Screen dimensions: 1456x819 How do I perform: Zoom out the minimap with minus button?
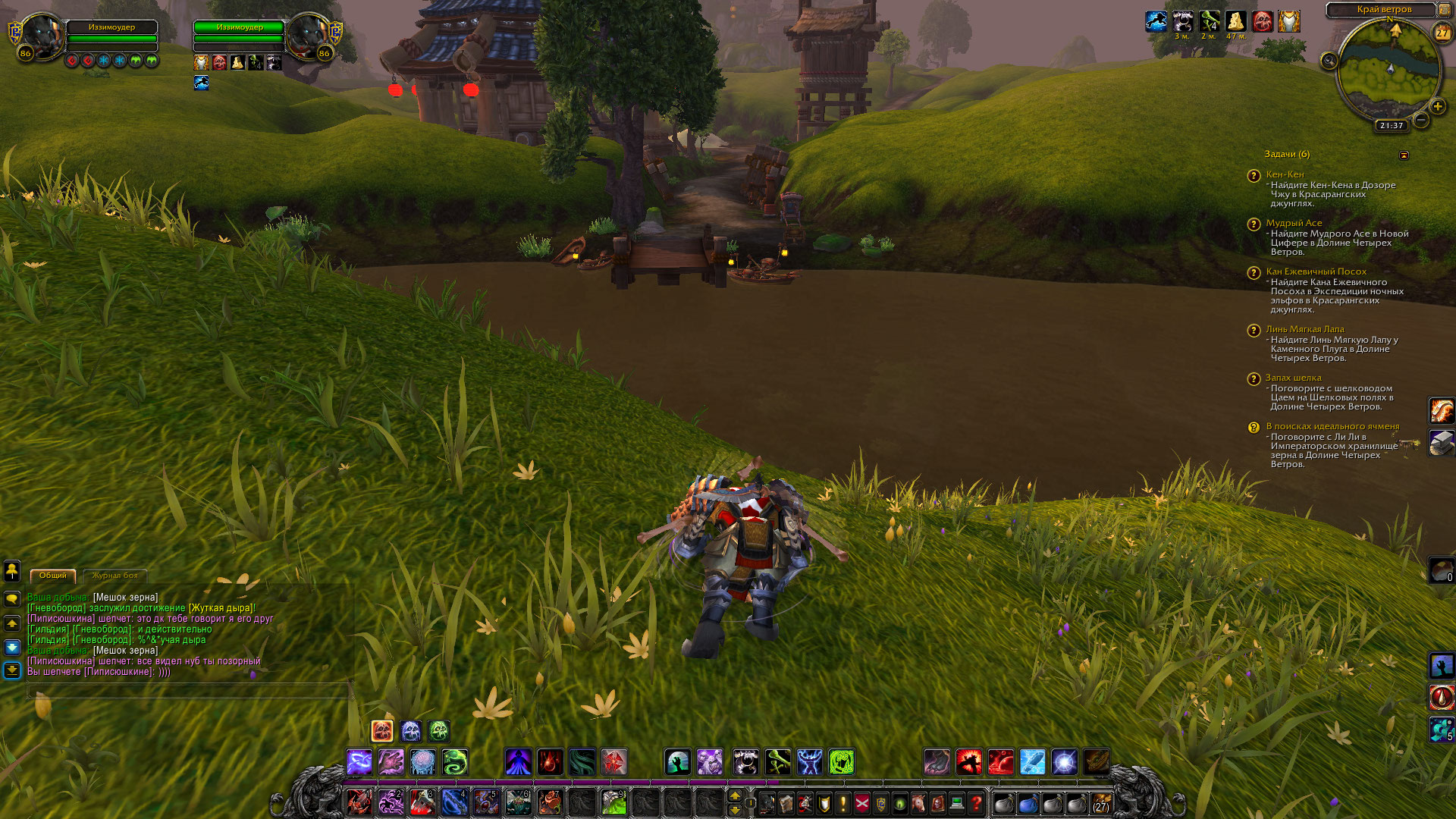pos(1421,120)
